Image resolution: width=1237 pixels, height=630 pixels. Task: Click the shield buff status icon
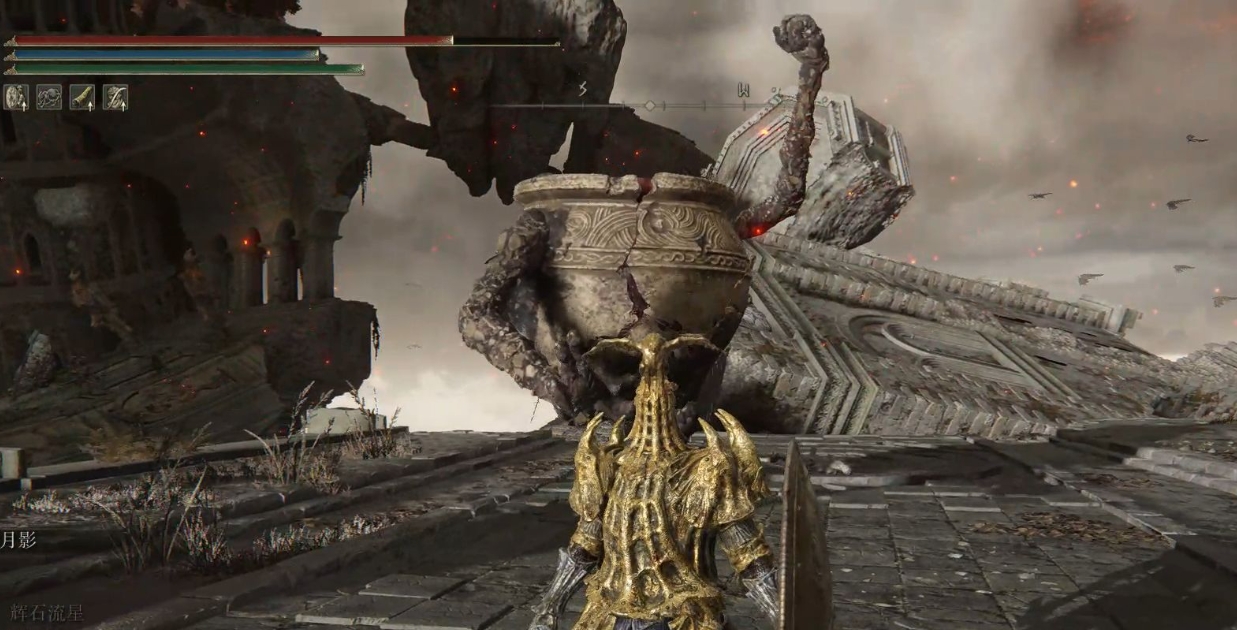16,97
